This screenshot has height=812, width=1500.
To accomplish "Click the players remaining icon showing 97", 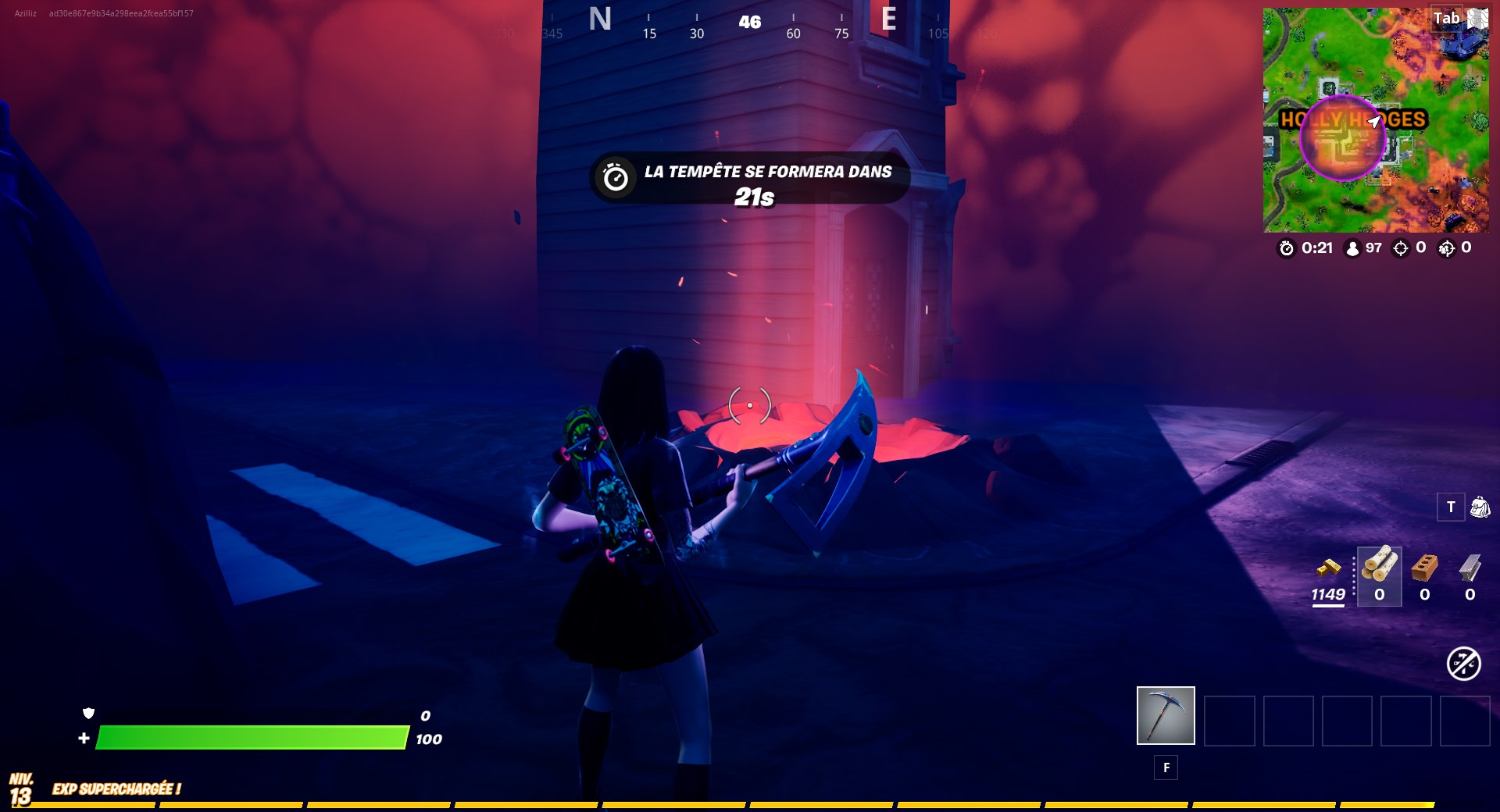I will click(1351, 250).
